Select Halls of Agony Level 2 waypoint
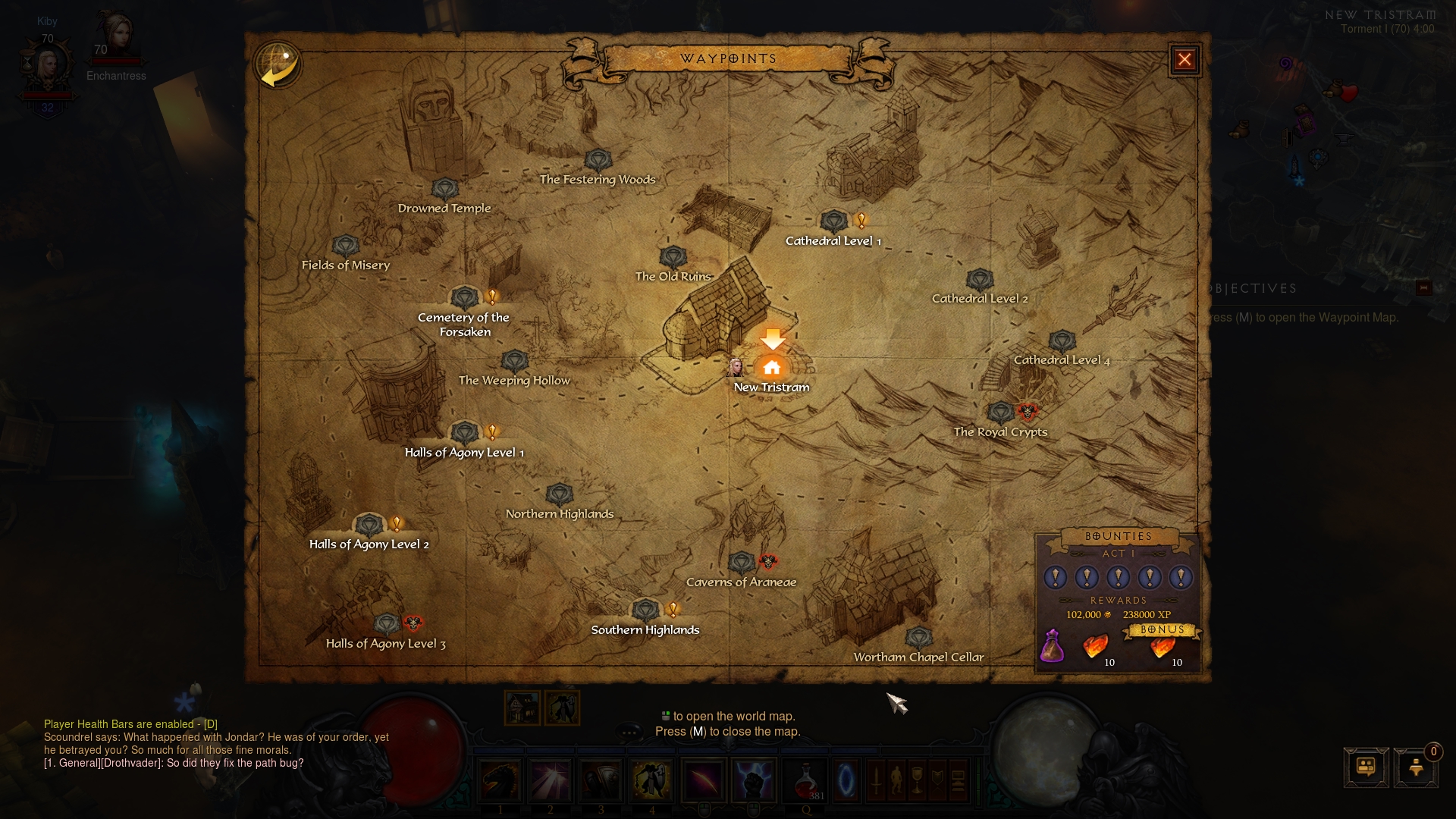1456x819 pixels. 369,525
